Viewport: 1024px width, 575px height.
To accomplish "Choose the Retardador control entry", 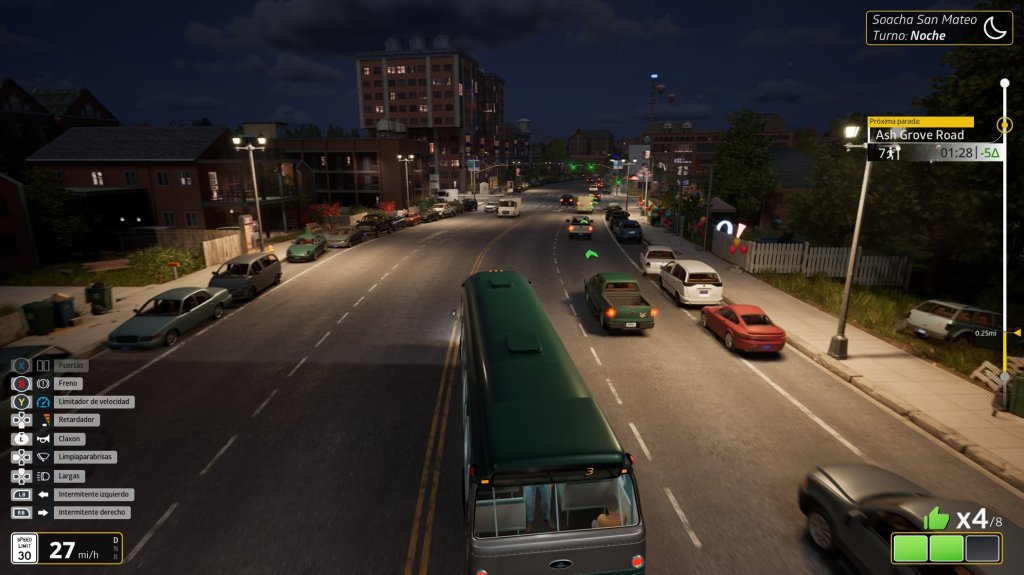I will coord(75,420).
